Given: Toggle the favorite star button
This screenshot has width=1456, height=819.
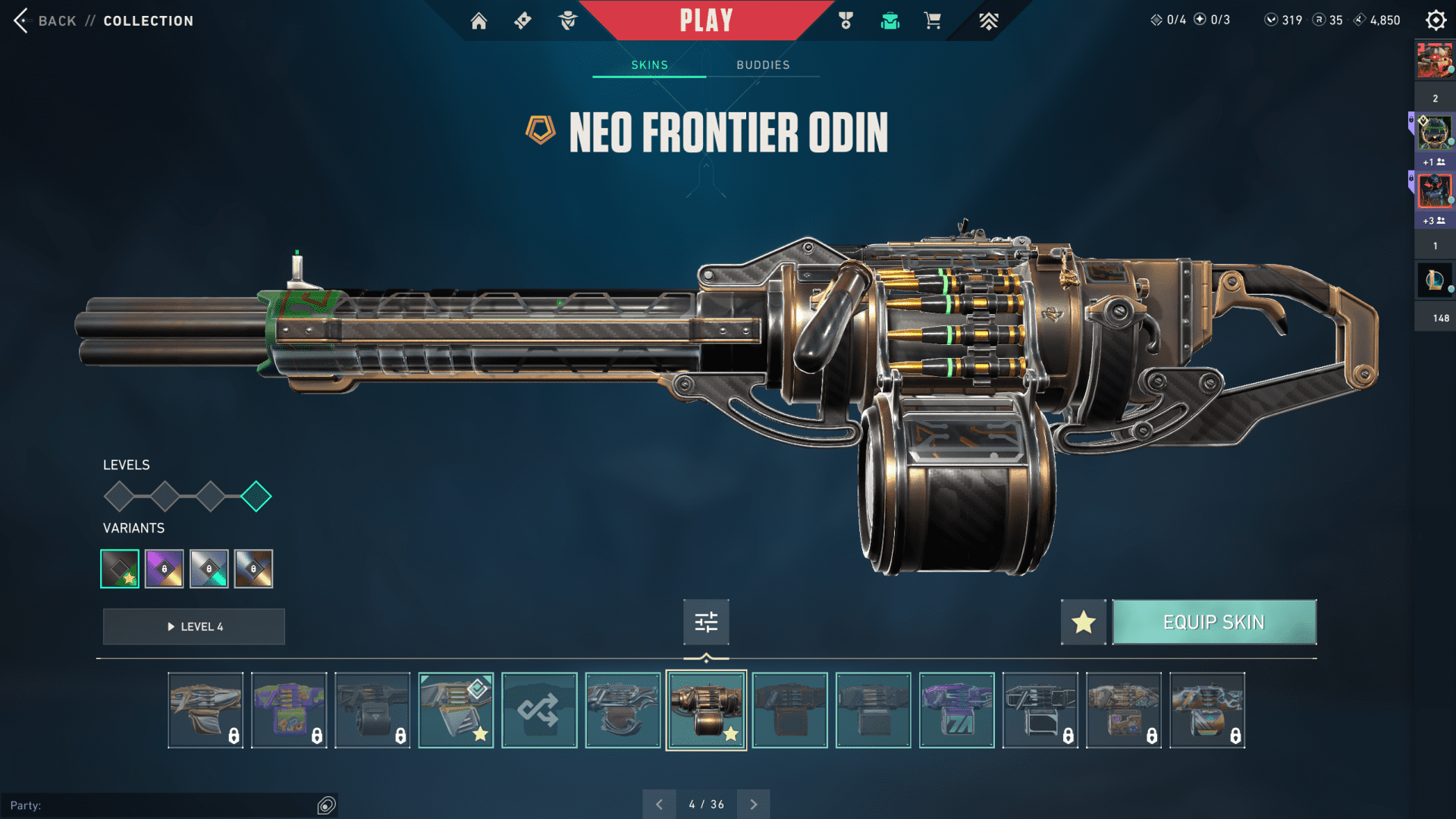Looking at the screenshot, I should 1083,623.
